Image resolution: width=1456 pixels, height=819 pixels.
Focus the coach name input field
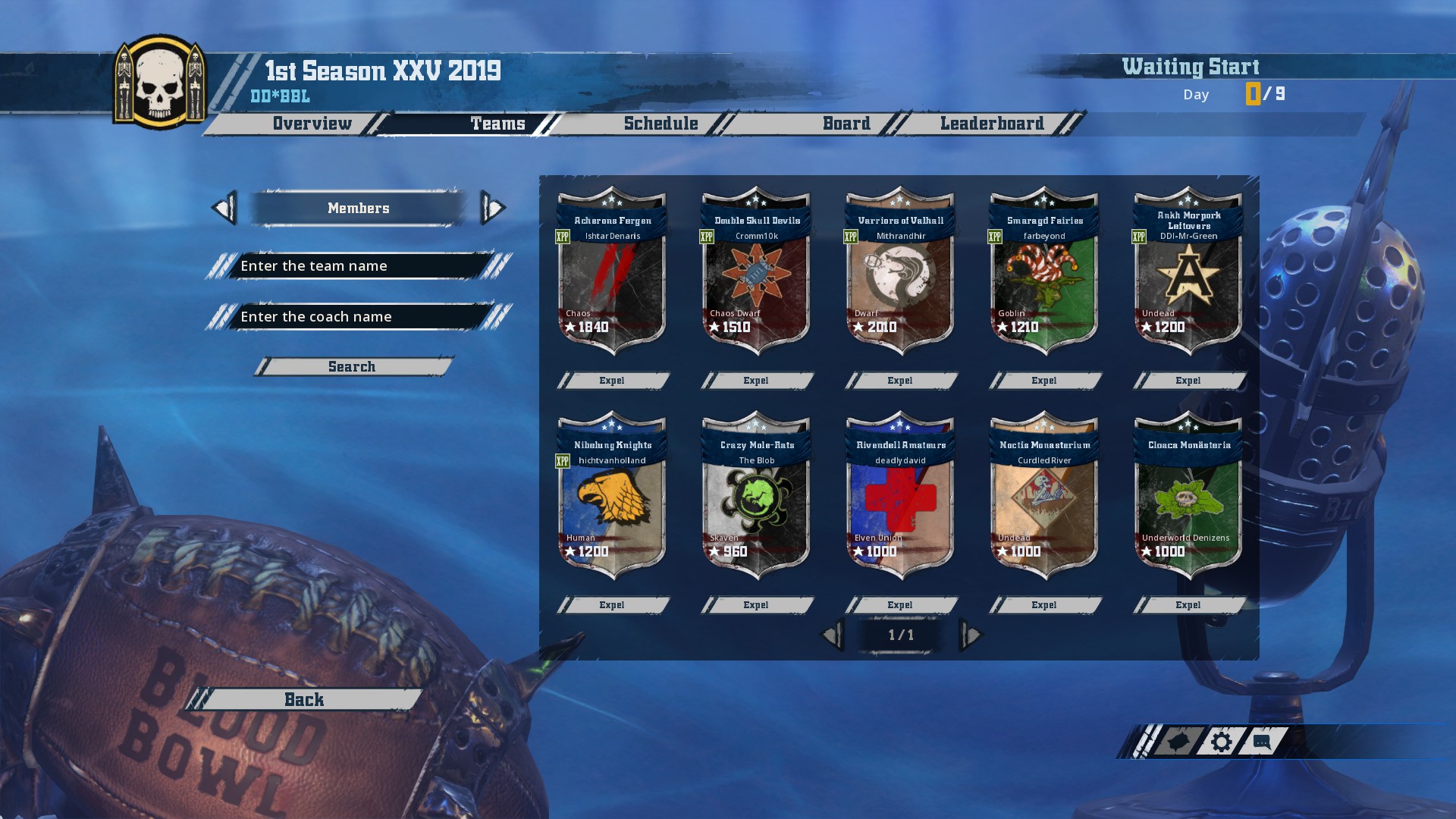[x=358, y=317]
